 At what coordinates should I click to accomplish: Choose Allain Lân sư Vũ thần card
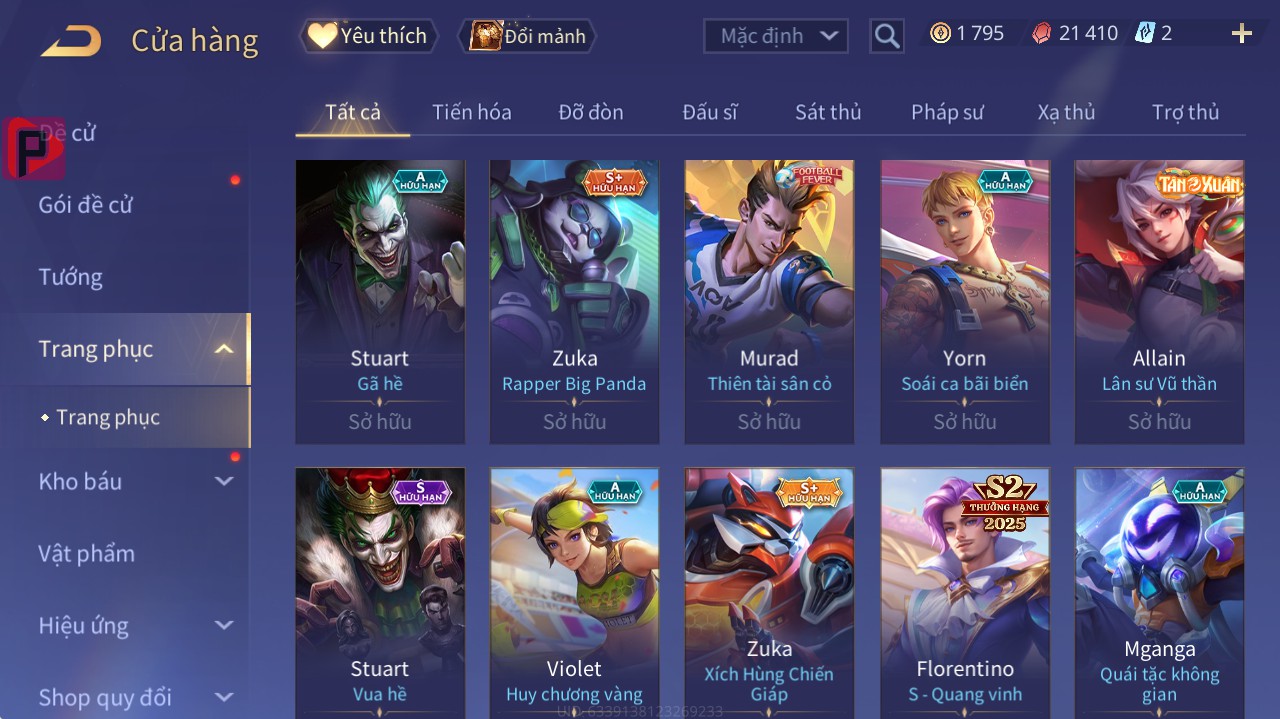[x=1159, y=301]
